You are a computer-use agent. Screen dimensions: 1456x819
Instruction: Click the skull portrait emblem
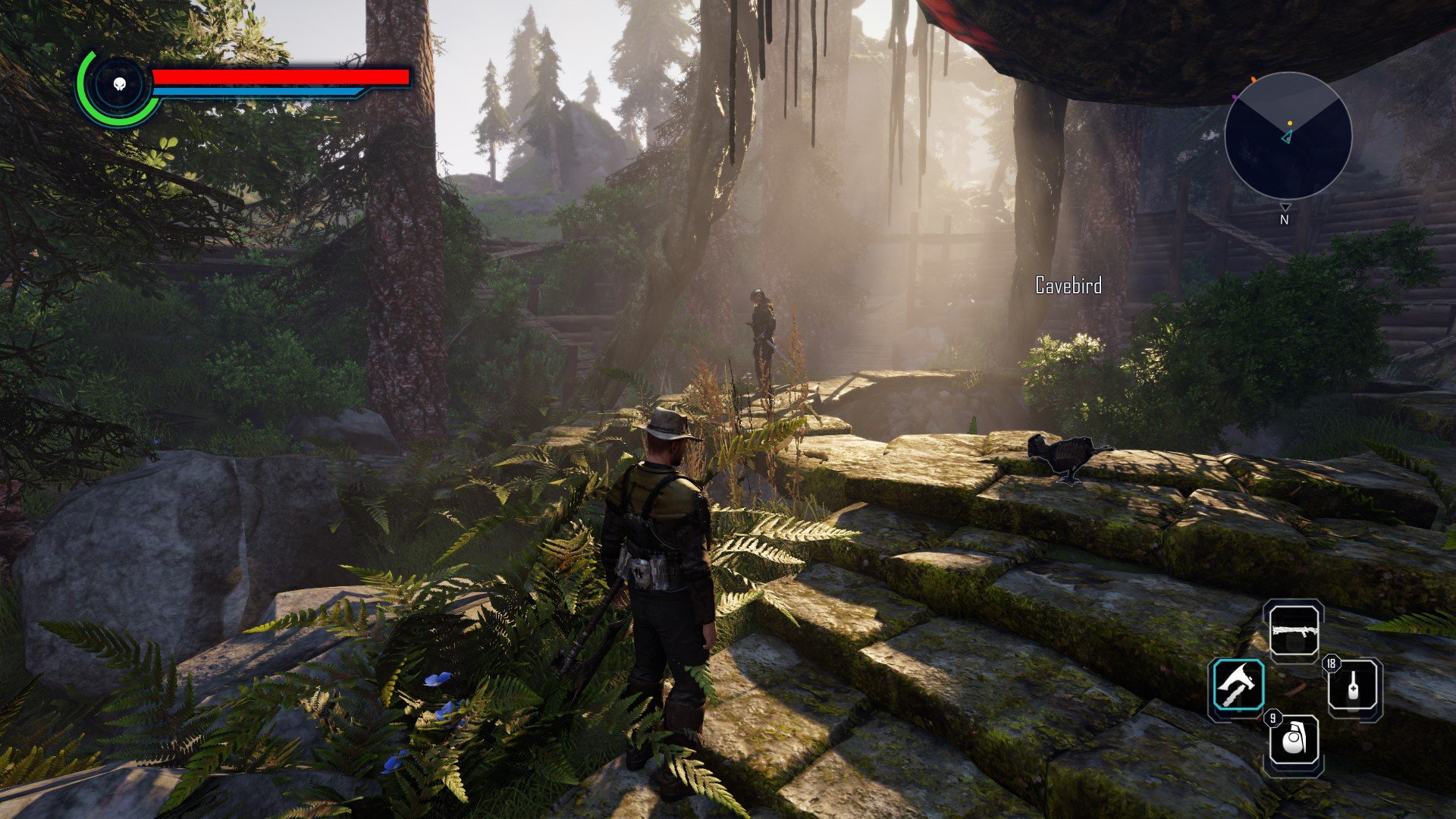(x=119, y=84)
